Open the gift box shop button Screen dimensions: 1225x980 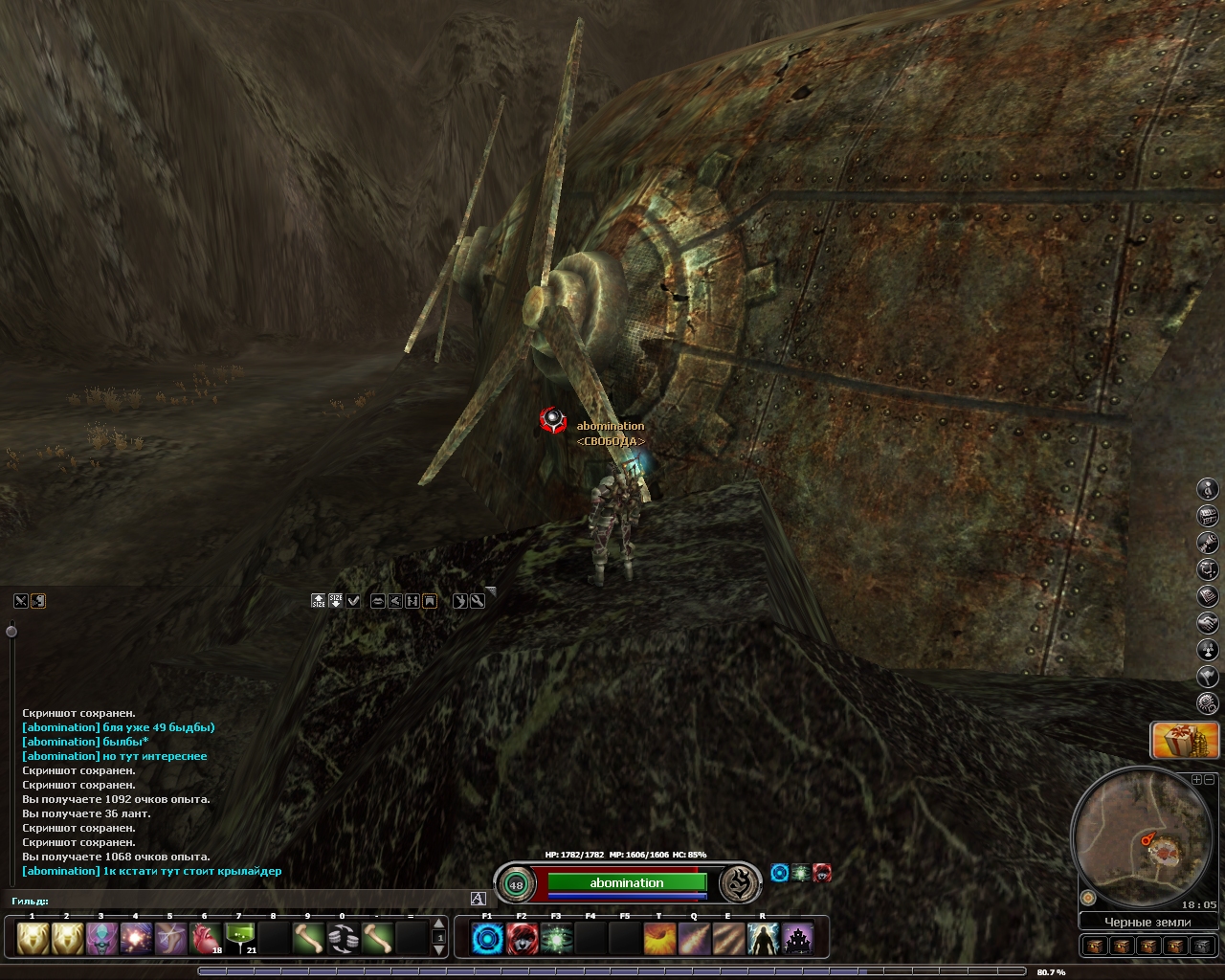[1184, 740]
